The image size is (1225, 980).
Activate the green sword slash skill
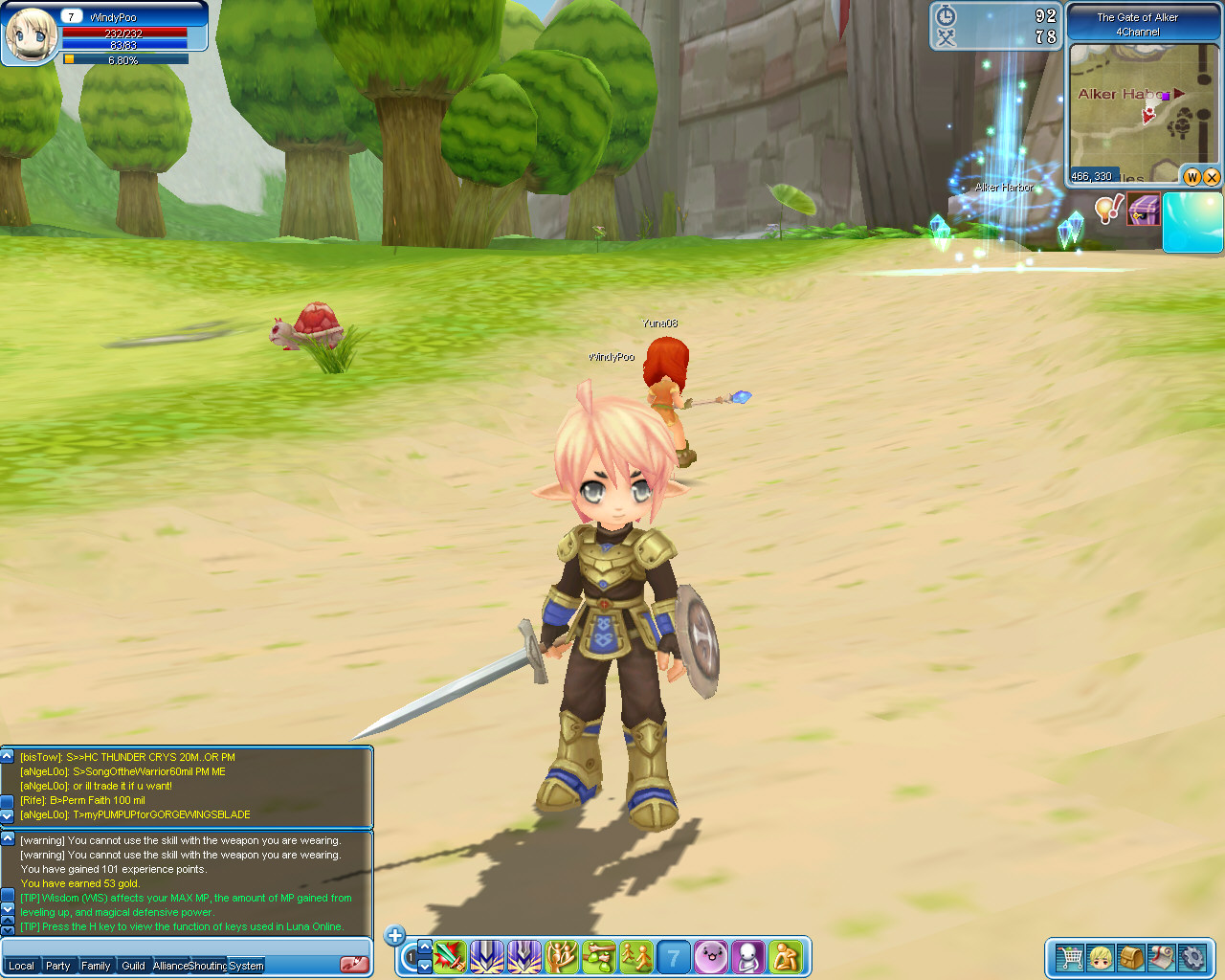(x=450, y=956)
